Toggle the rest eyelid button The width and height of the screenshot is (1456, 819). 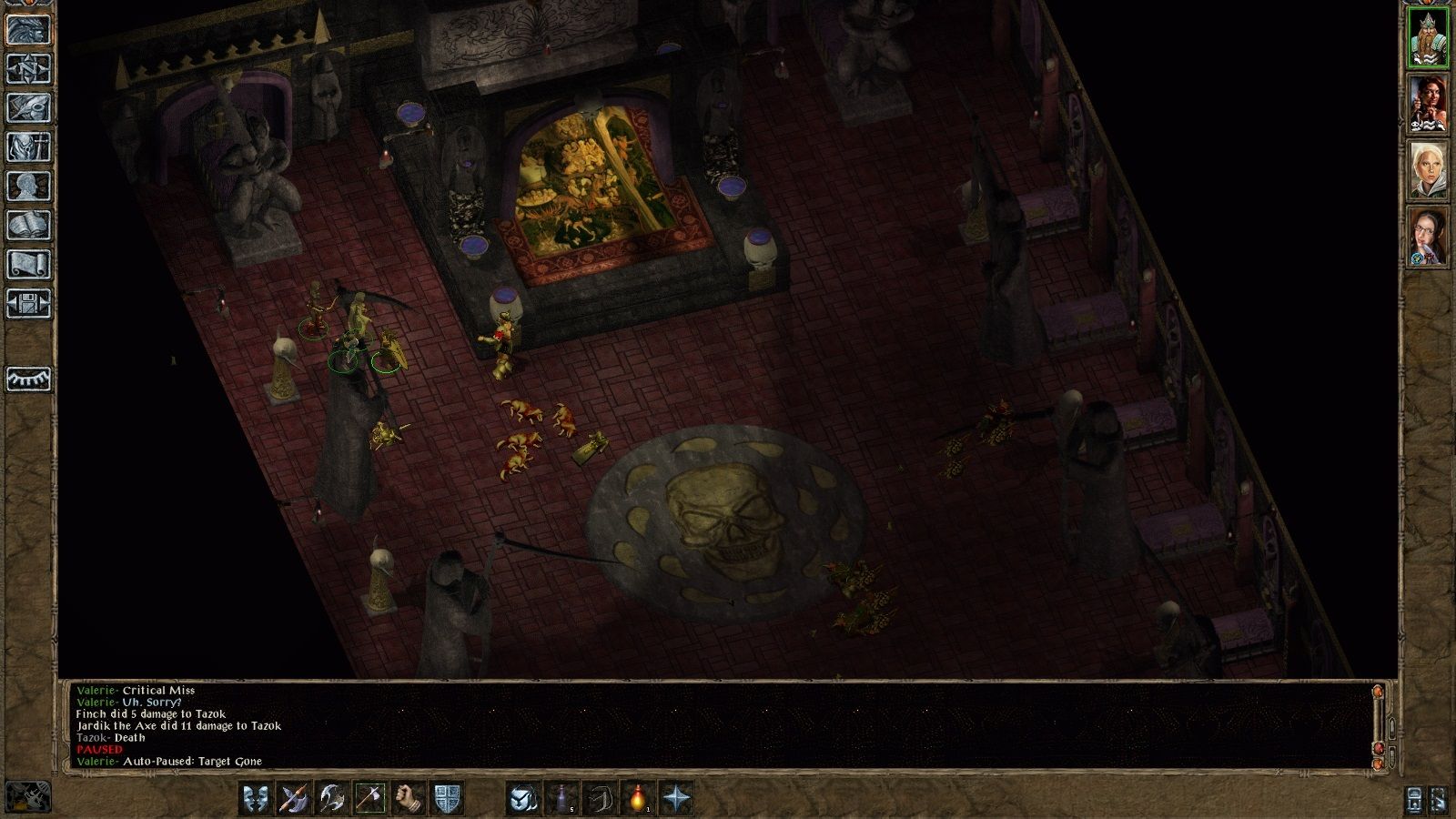[x=28, y=379]
